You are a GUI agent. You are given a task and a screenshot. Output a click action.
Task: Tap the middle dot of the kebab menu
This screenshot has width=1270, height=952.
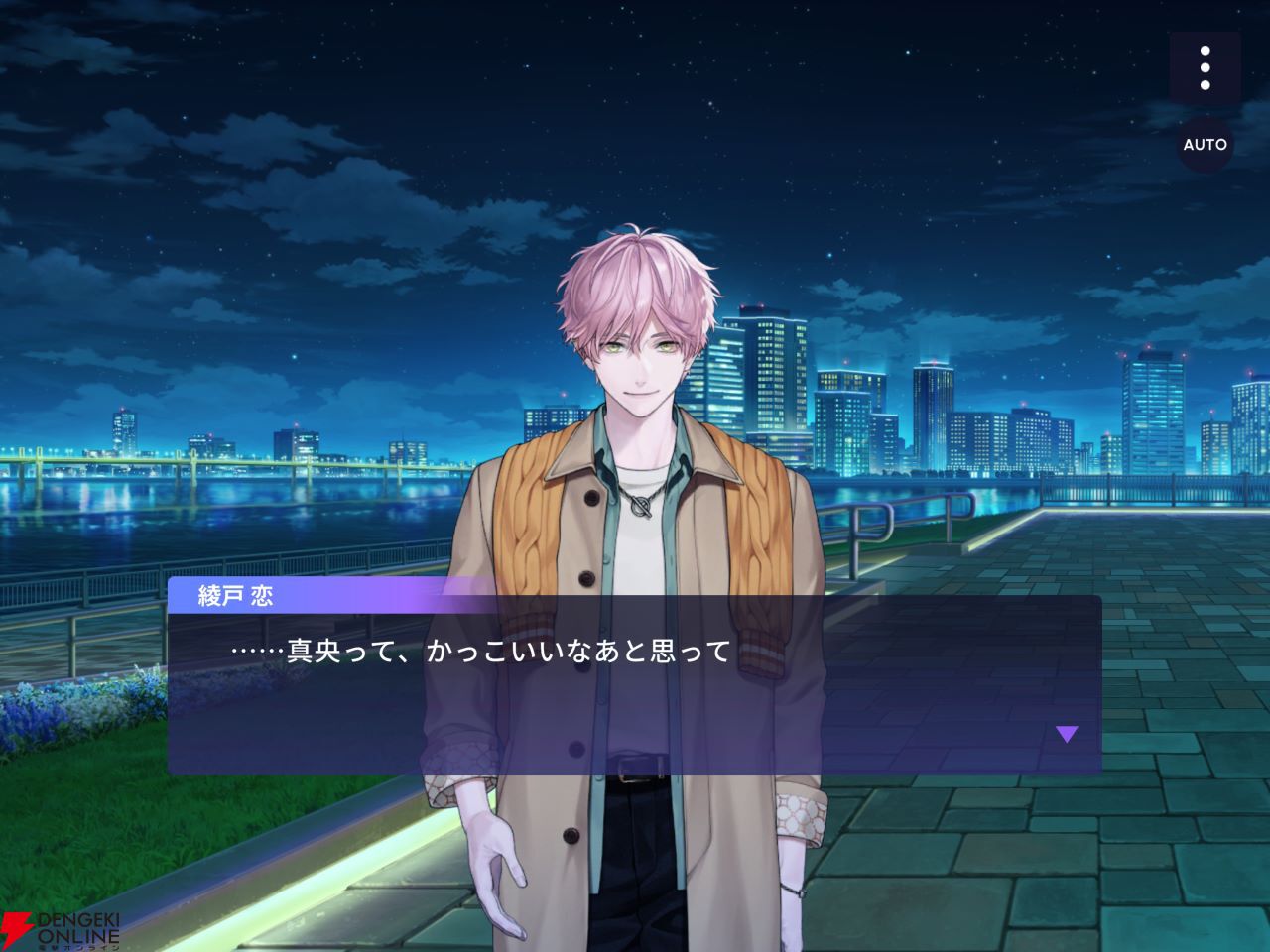(x=1206, y=66)
